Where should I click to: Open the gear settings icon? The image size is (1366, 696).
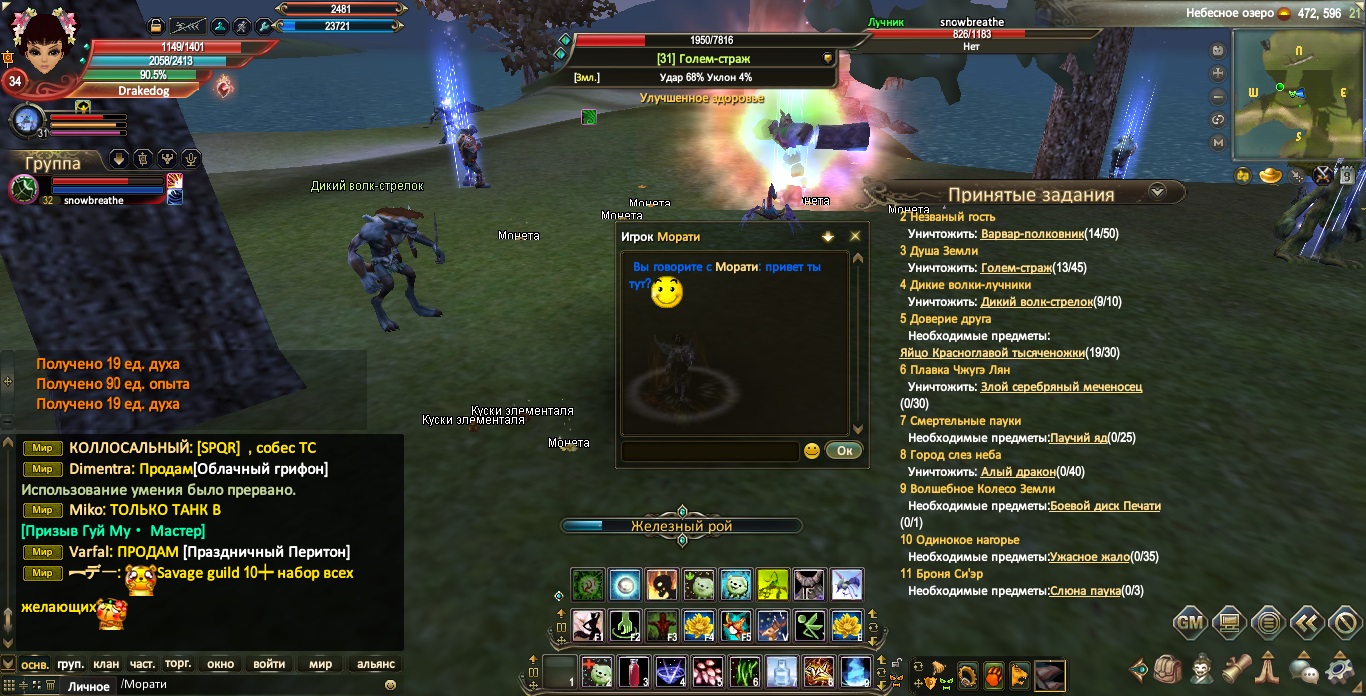(1339, 668)
